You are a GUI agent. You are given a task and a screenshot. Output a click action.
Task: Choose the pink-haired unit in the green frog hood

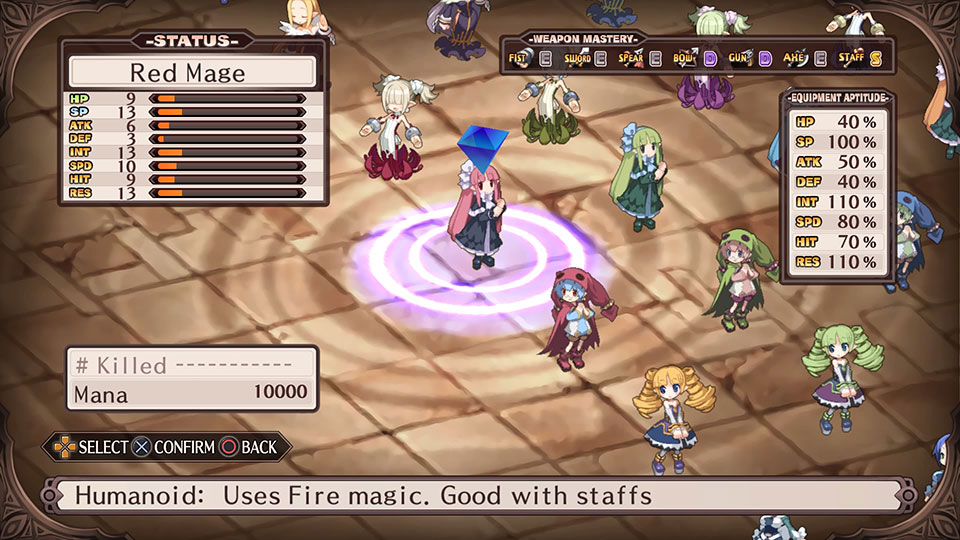coord(742,280)
